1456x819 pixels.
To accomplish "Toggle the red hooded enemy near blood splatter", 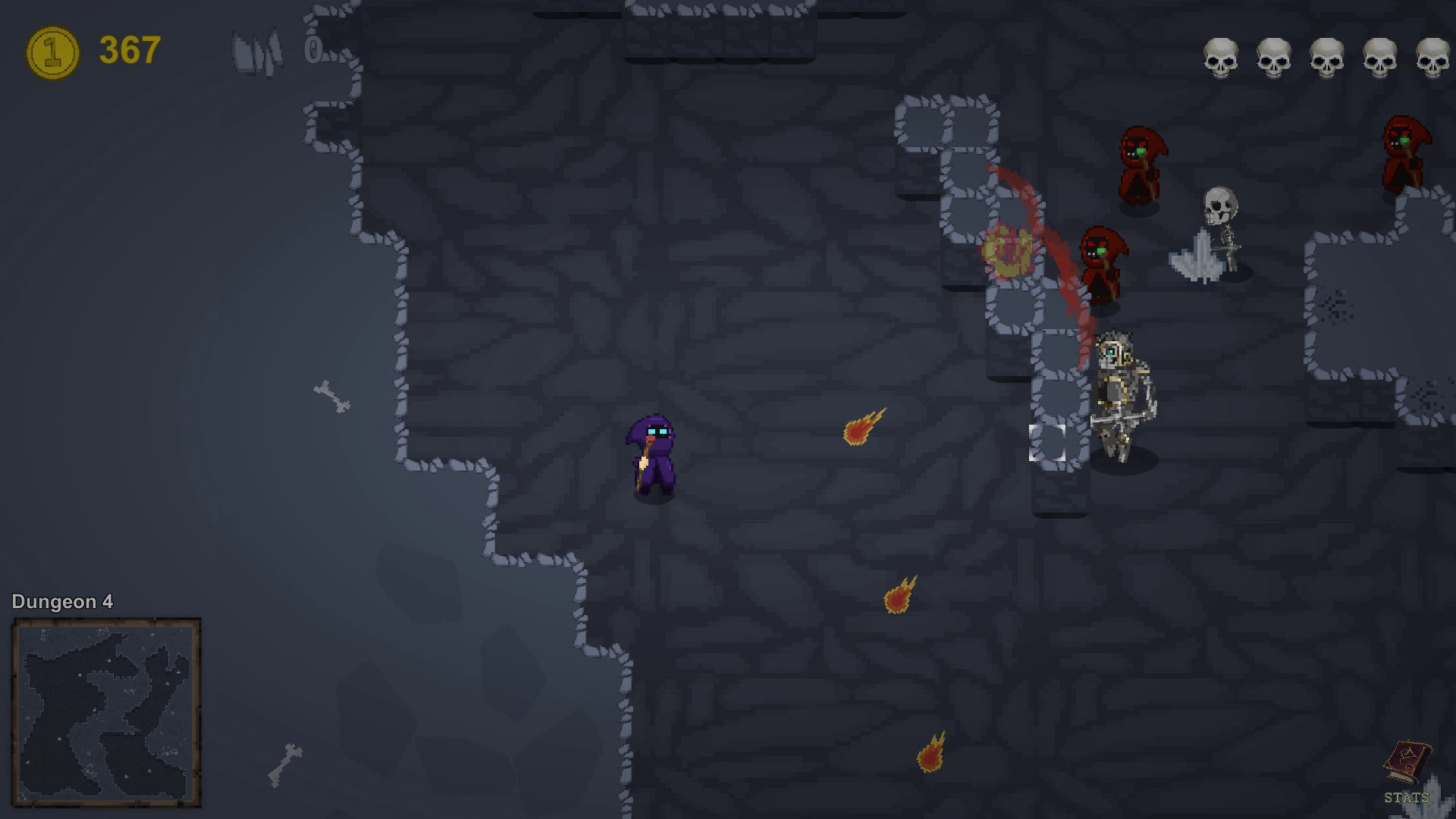I will (1102, 262).
